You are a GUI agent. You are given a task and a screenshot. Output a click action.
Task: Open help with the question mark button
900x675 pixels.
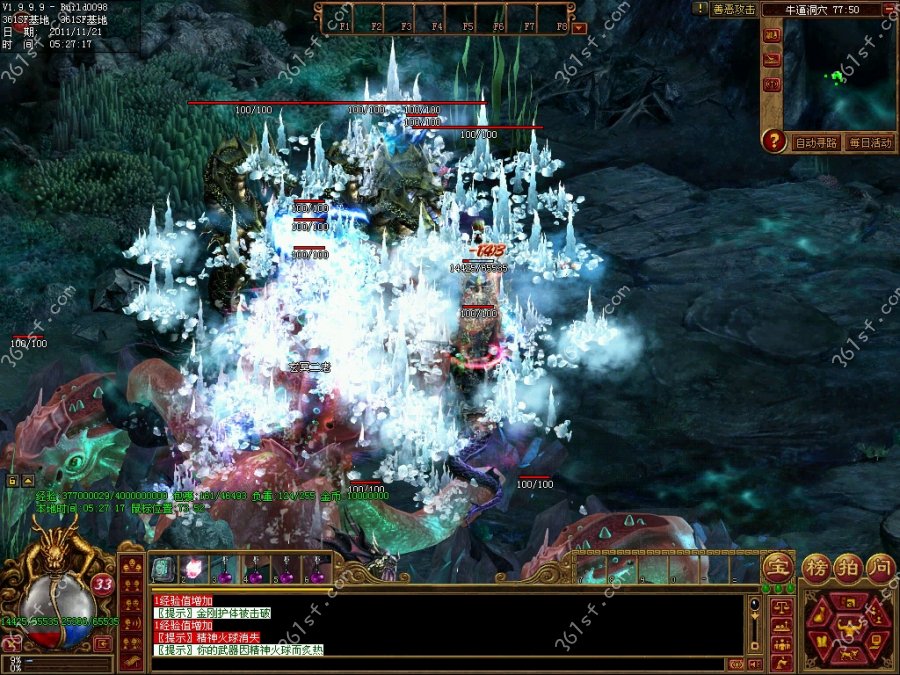coord(773,141)
